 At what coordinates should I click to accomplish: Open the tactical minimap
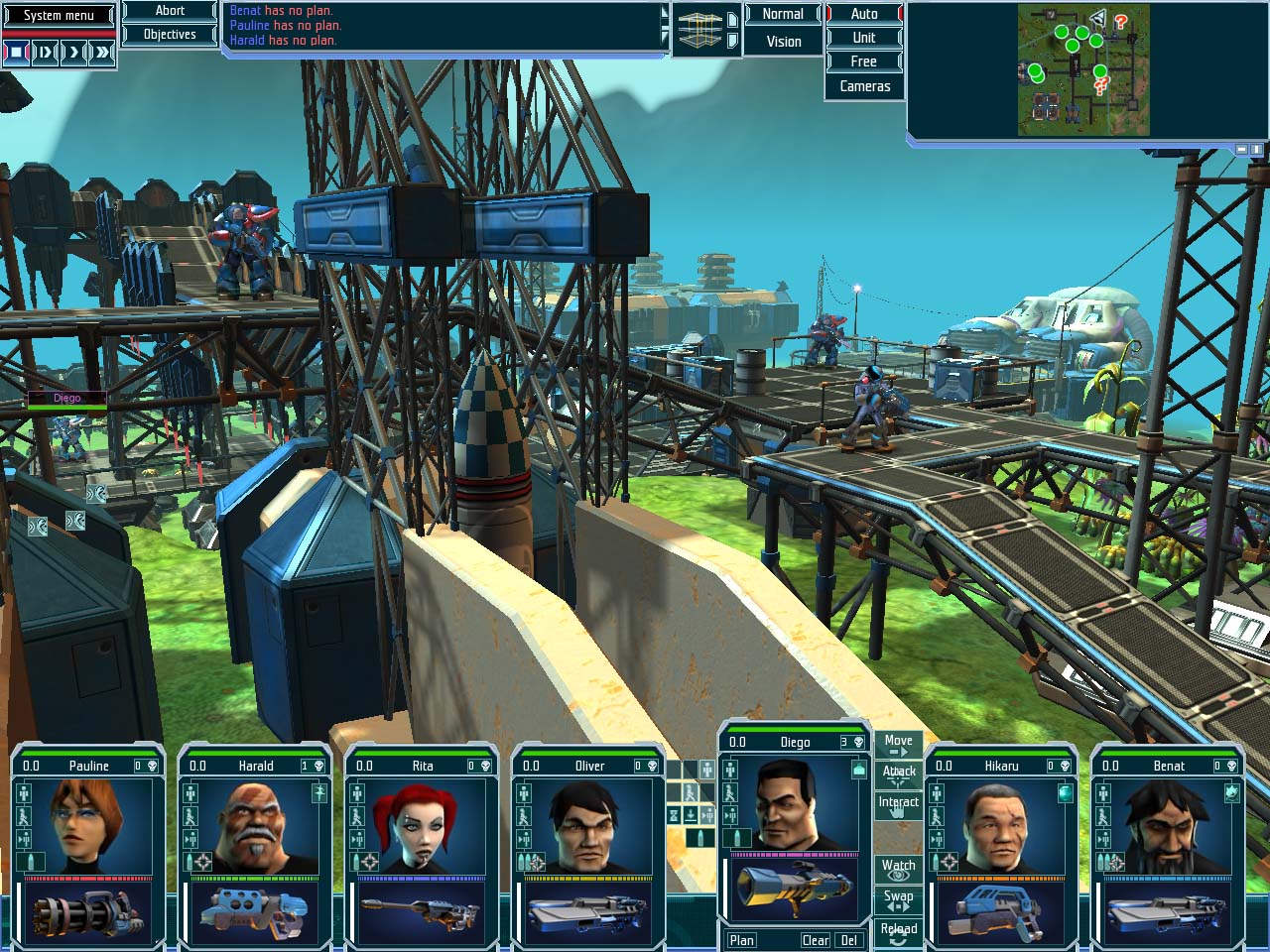click(1083, 69)
